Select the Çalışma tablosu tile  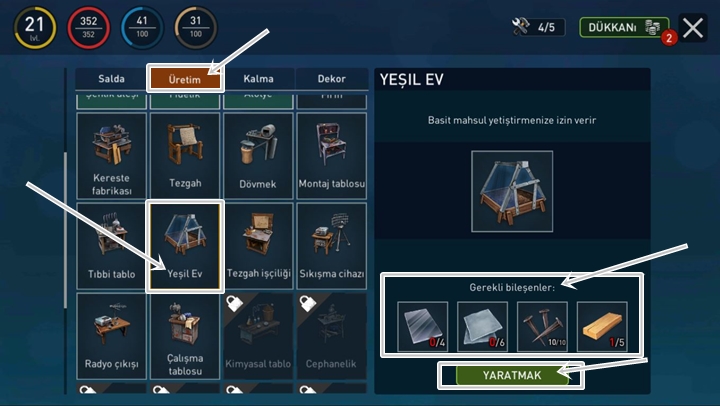pyautogui.click(x=185, y=334)
